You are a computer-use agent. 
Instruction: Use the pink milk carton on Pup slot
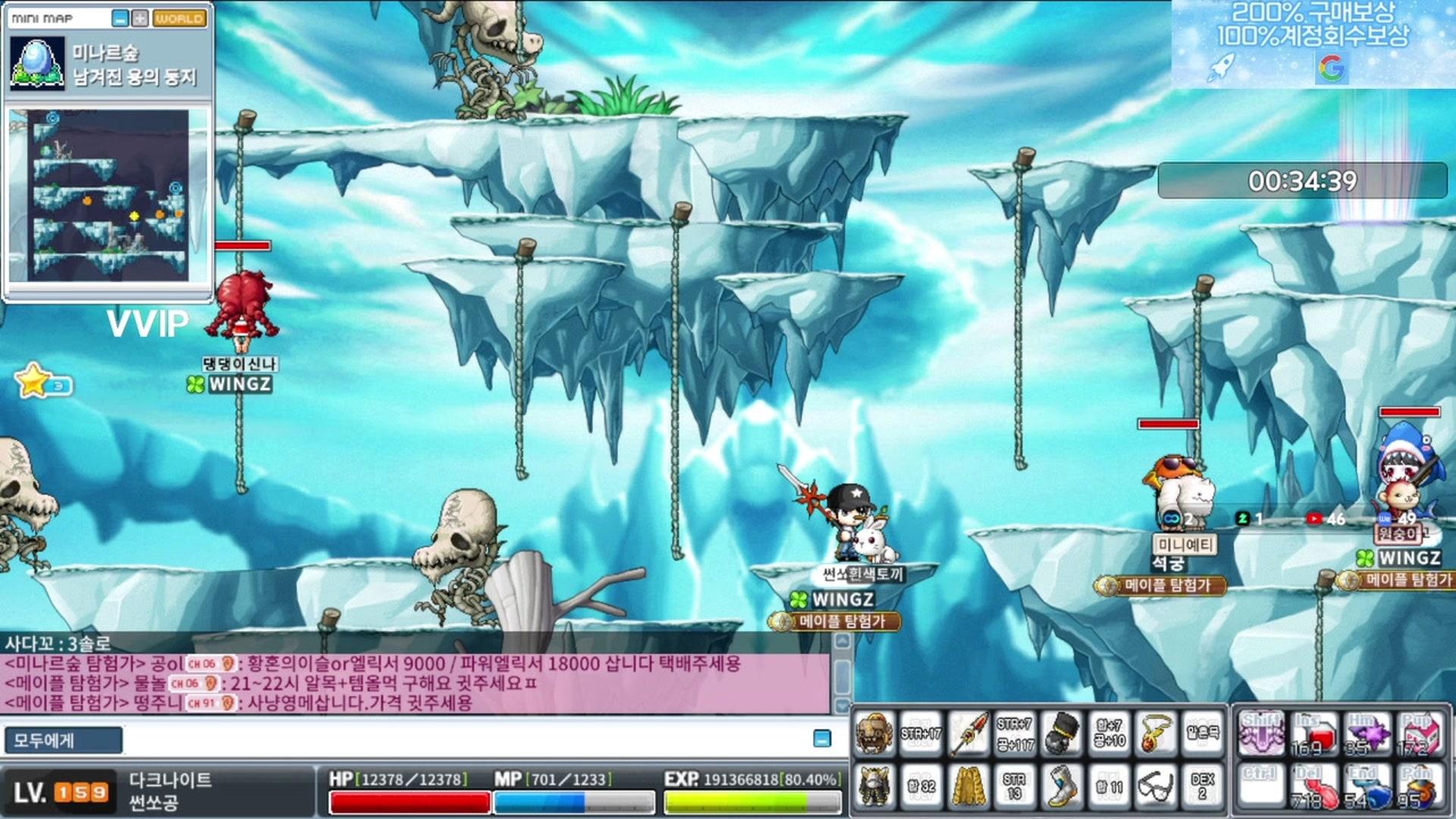tap(1419, 734)
